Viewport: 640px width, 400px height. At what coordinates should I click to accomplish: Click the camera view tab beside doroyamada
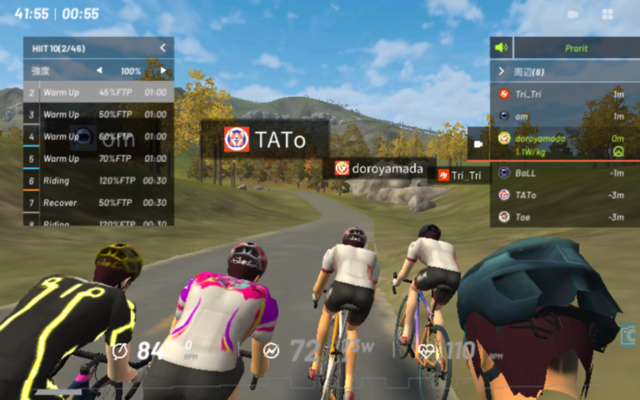point(479,143)
